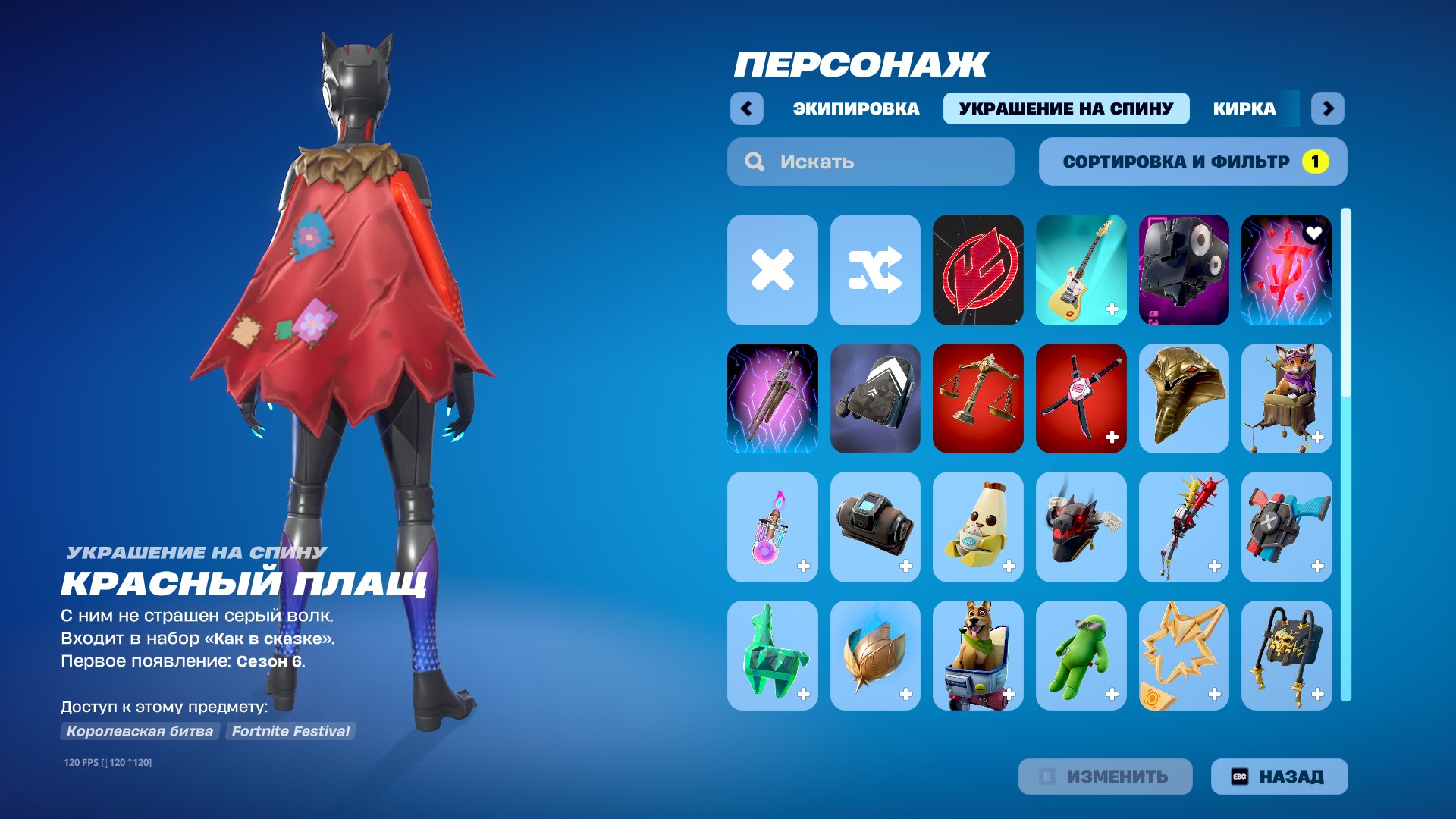The width and height of the screenshot is (1456, 819).
Task: Select the dog in backpack back bling
Action: (x=977, y=655)
